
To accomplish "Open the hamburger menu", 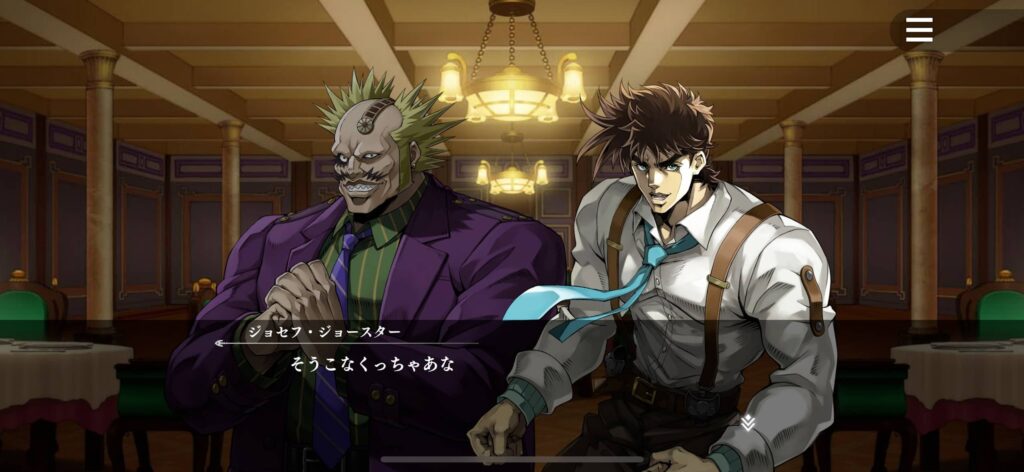I will [x=919, y=30].
